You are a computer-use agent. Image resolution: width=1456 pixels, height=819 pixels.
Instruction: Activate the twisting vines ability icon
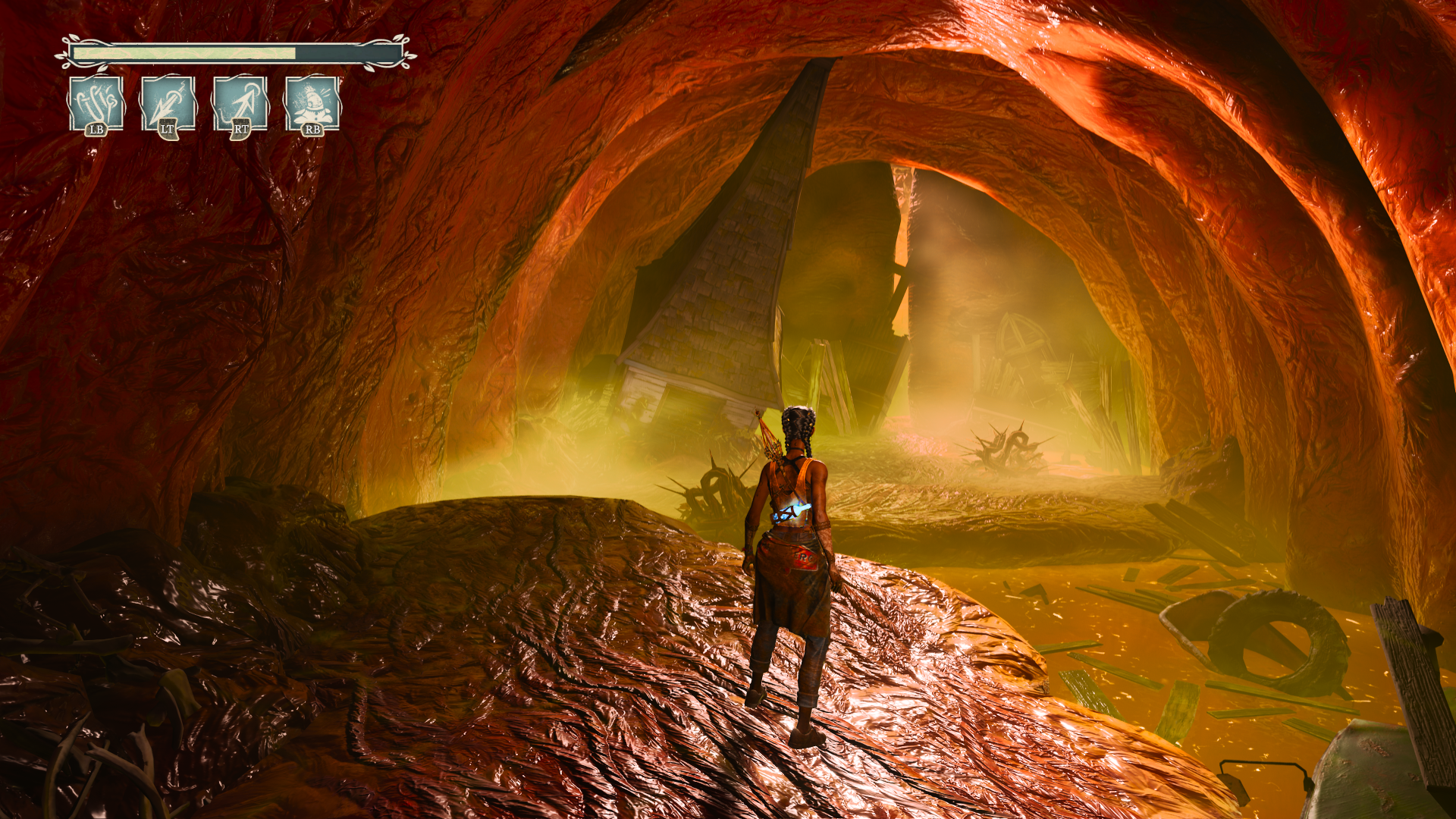tap(96, 102)
